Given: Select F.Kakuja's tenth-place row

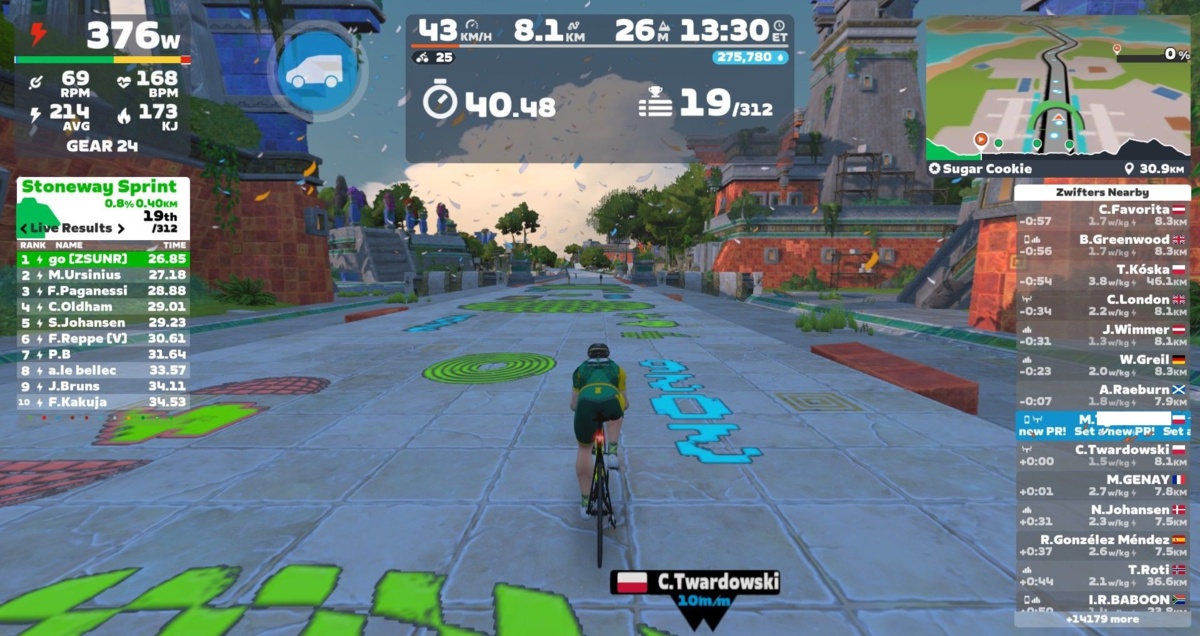Looking at the screenshot, I should tap(103, 402).
